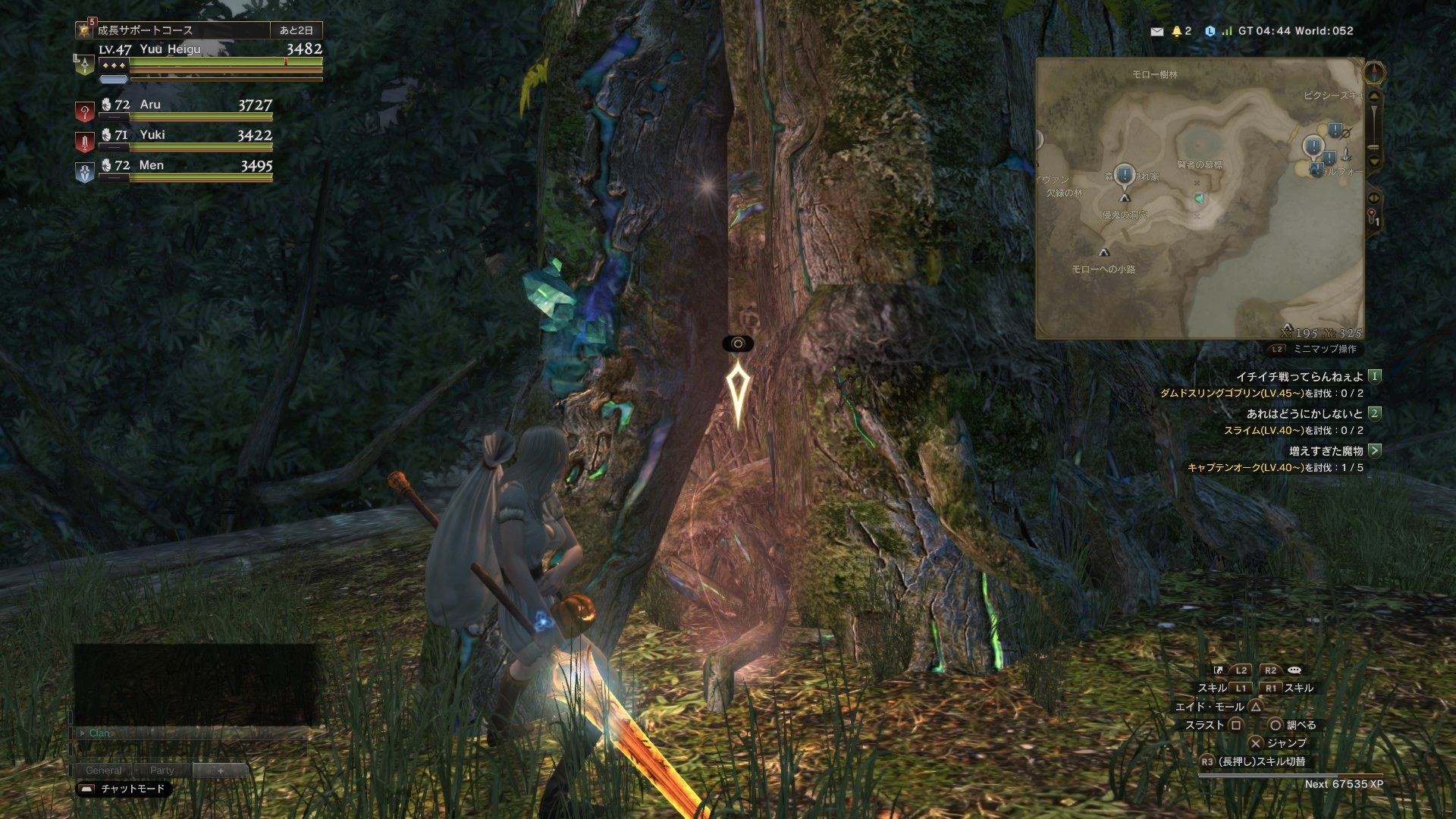The width and height of the screenshot is (1456, 819).
Task: Click the minimap zoom up arrow
Action: (1374, 96)
